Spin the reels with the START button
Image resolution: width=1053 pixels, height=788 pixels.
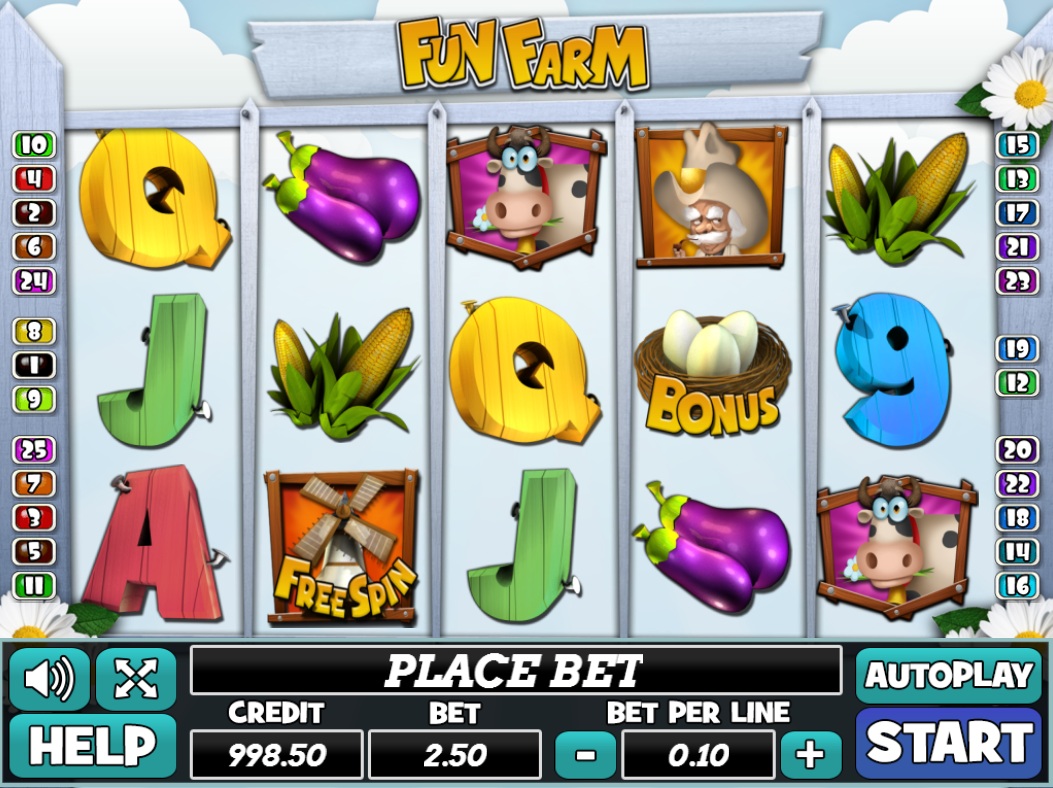[948, 743]
